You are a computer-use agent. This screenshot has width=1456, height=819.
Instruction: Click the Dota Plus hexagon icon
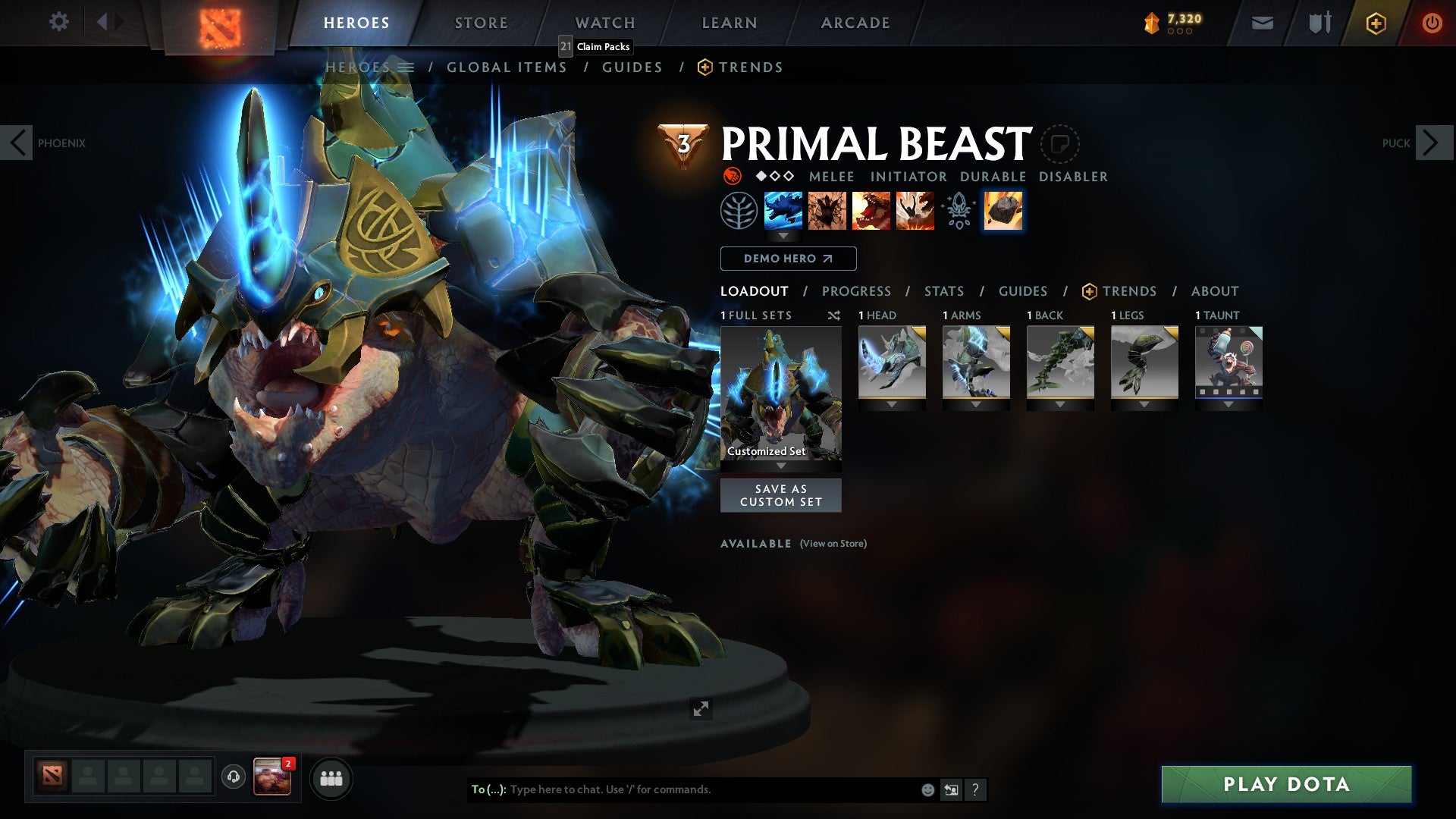point(1375,22)
